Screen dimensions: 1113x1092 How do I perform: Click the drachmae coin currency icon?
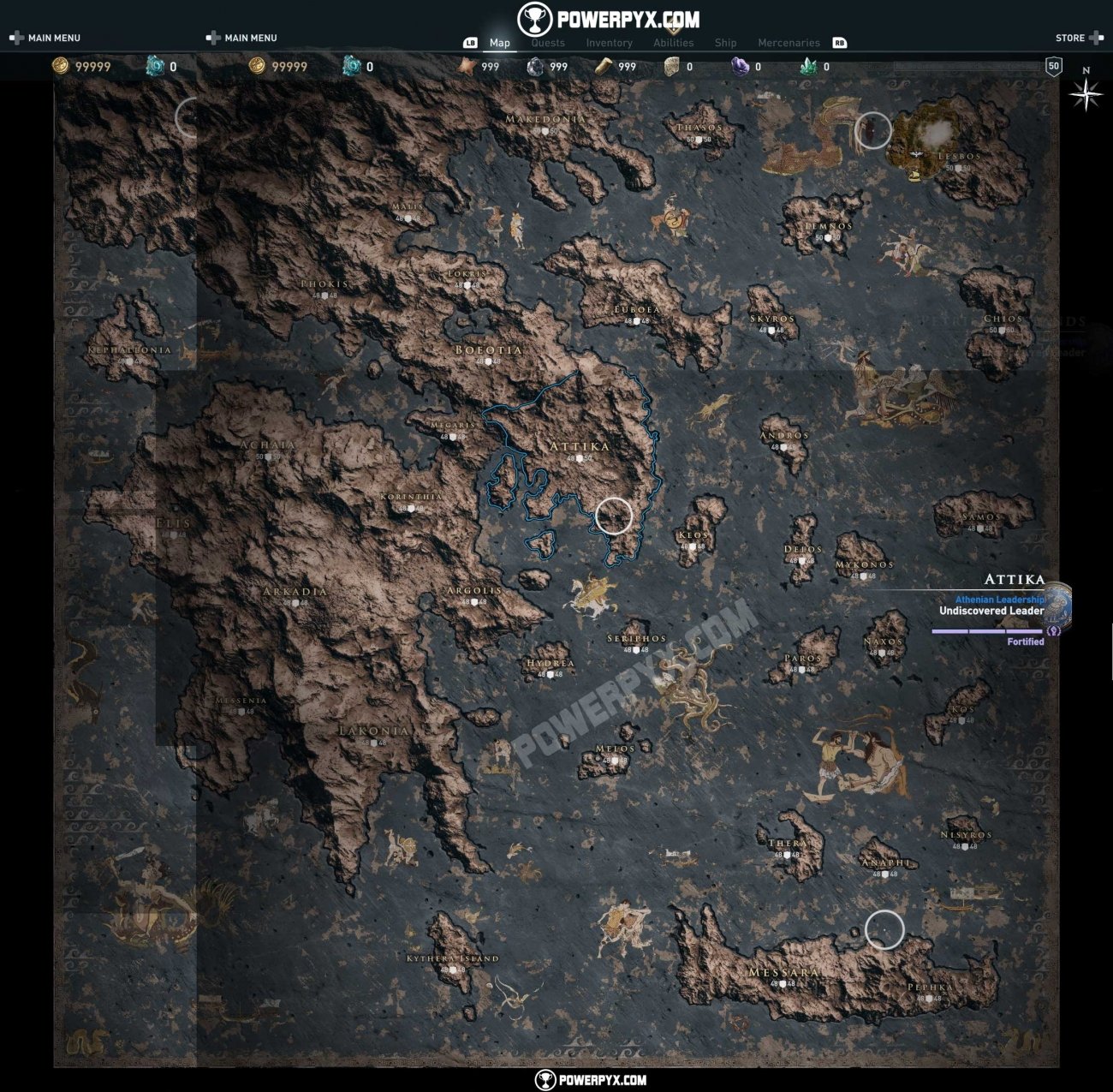click(60, 65)
